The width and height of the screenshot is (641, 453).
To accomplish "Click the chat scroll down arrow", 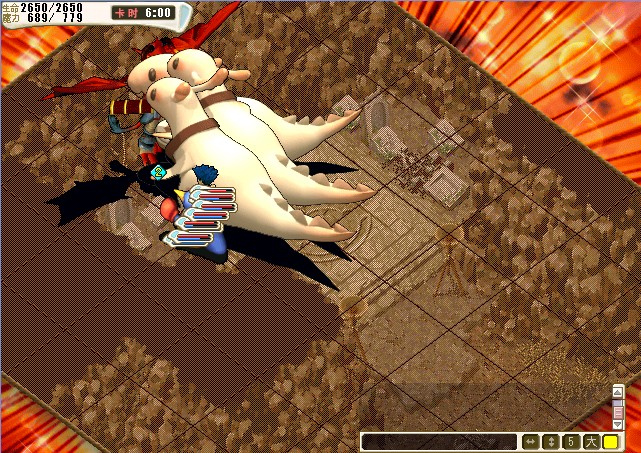I will 617,426.
